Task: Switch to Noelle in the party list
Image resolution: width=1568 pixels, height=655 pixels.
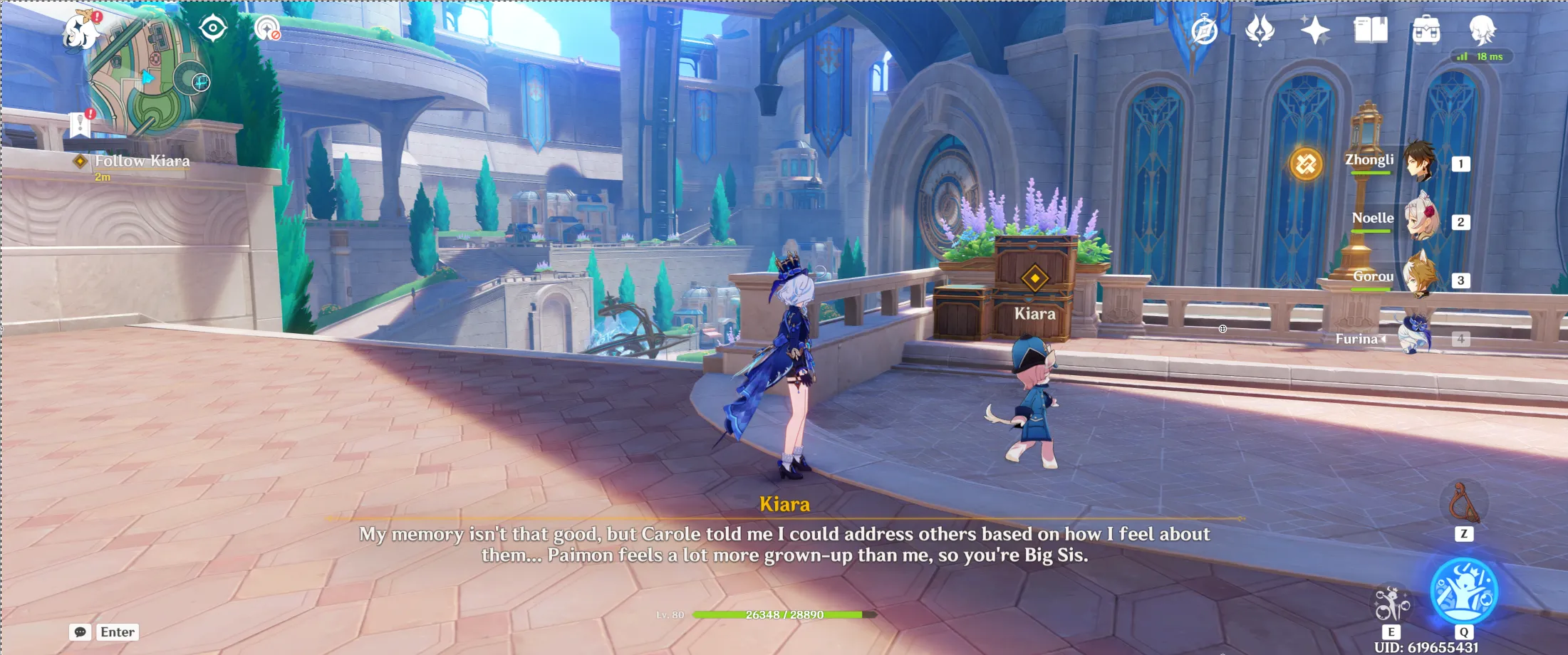Action: [1420, 220]
